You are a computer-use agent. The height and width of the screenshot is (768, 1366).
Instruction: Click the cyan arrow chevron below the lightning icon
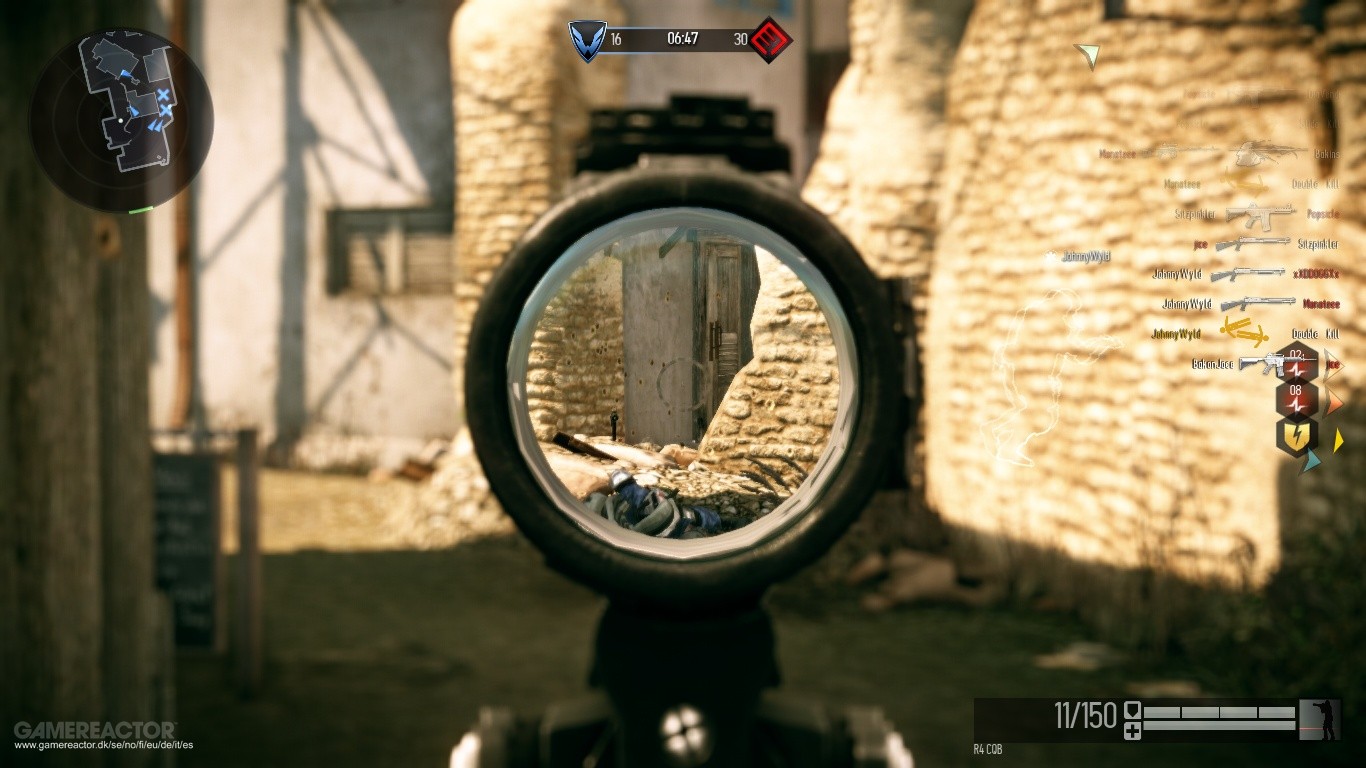pyautogui.click(x=1308, y=460)
